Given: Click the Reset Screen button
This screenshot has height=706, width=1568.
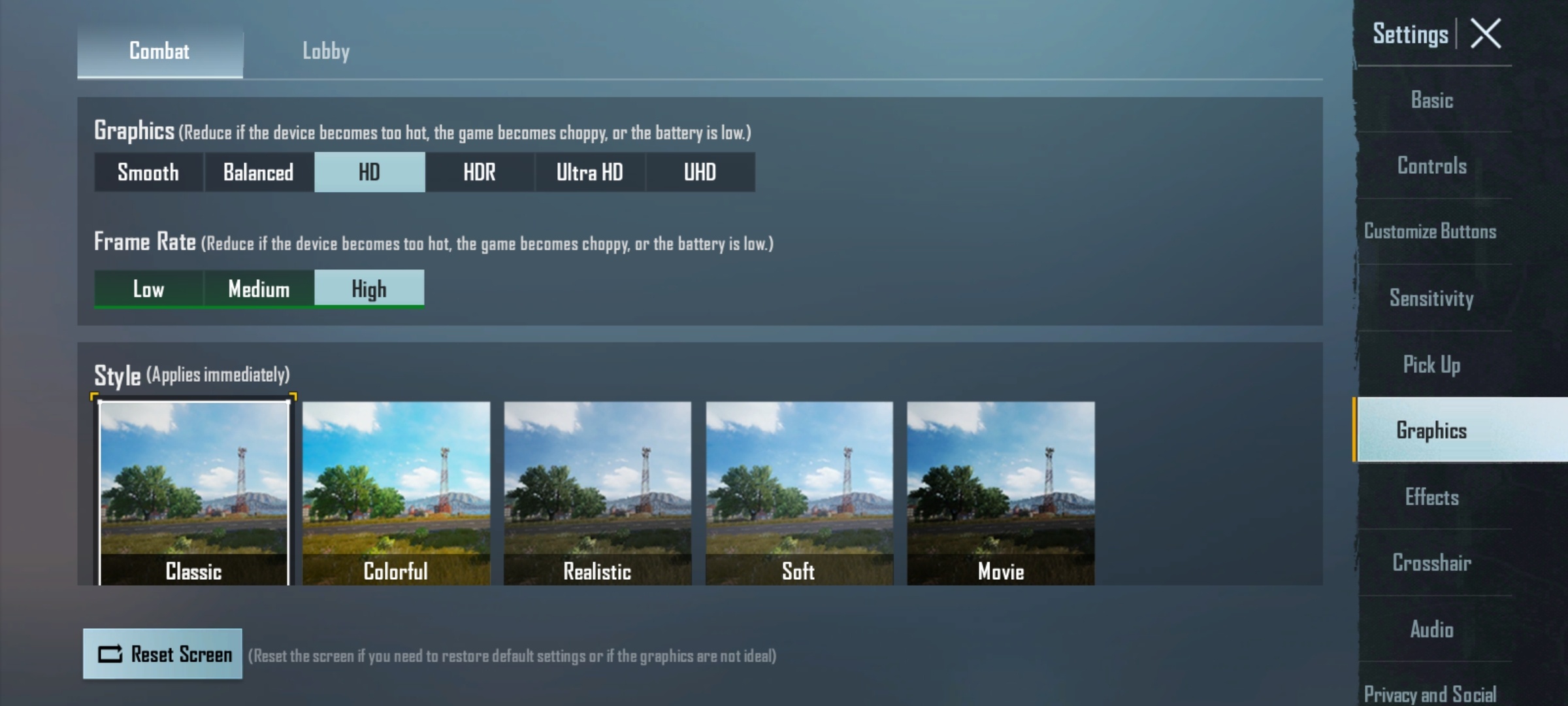Looking at the screenshot, I should point(163,654).
